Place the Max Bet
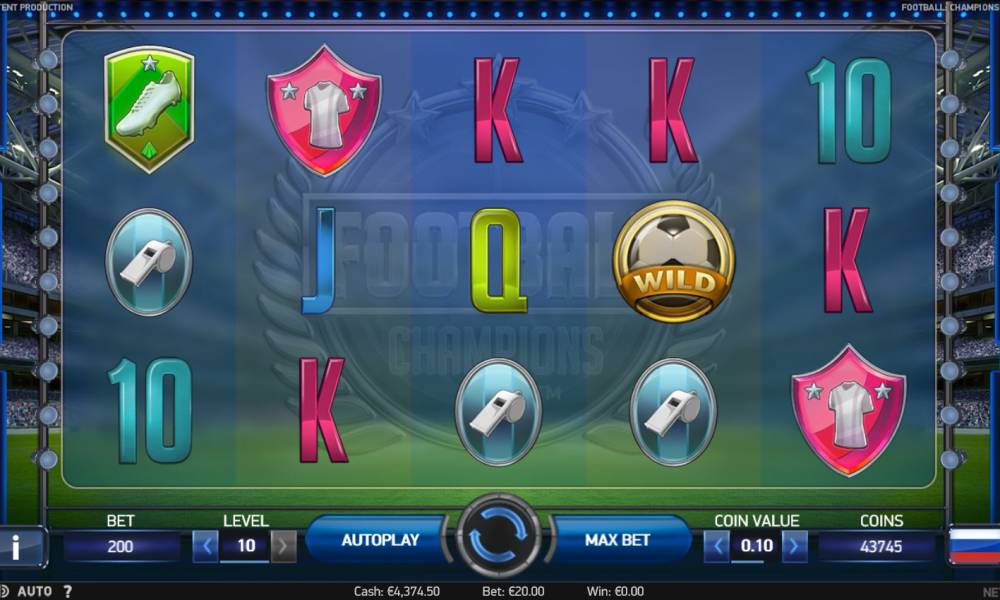The image size is (1000, 600). click(617, 540)
